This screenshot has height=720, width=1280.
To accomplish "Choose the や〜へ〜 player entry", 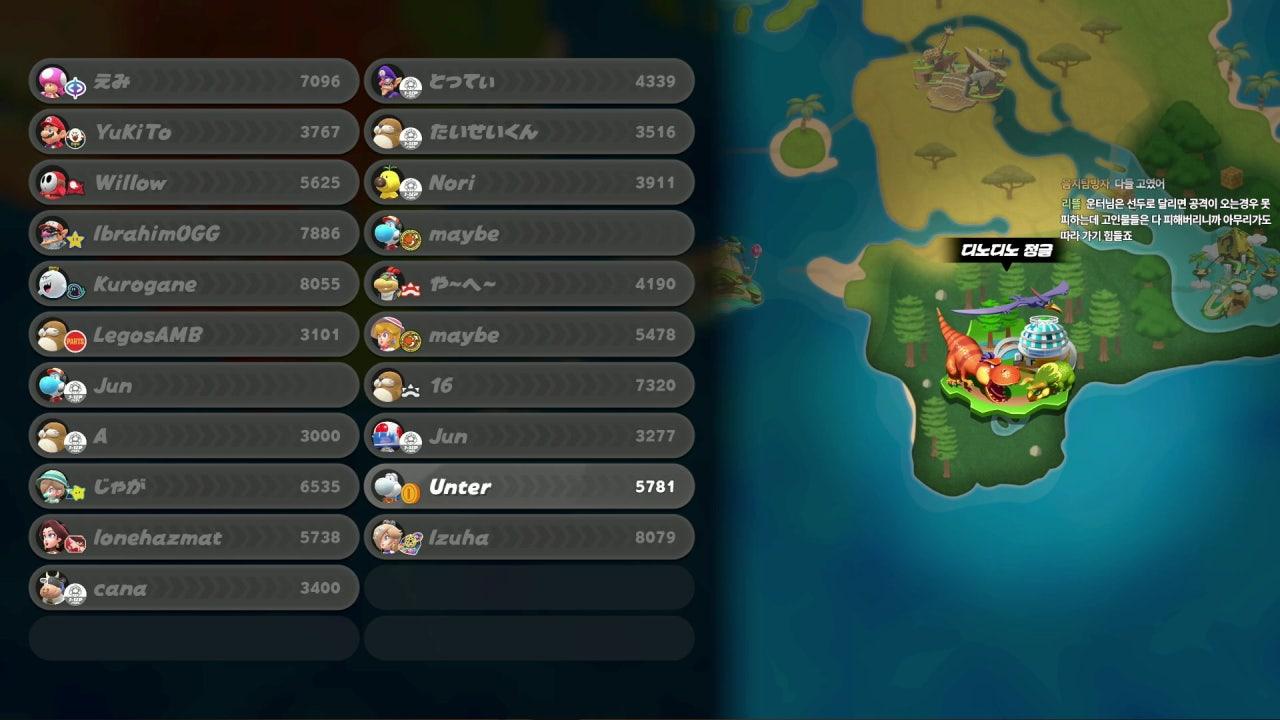I will tap(529, 284).
